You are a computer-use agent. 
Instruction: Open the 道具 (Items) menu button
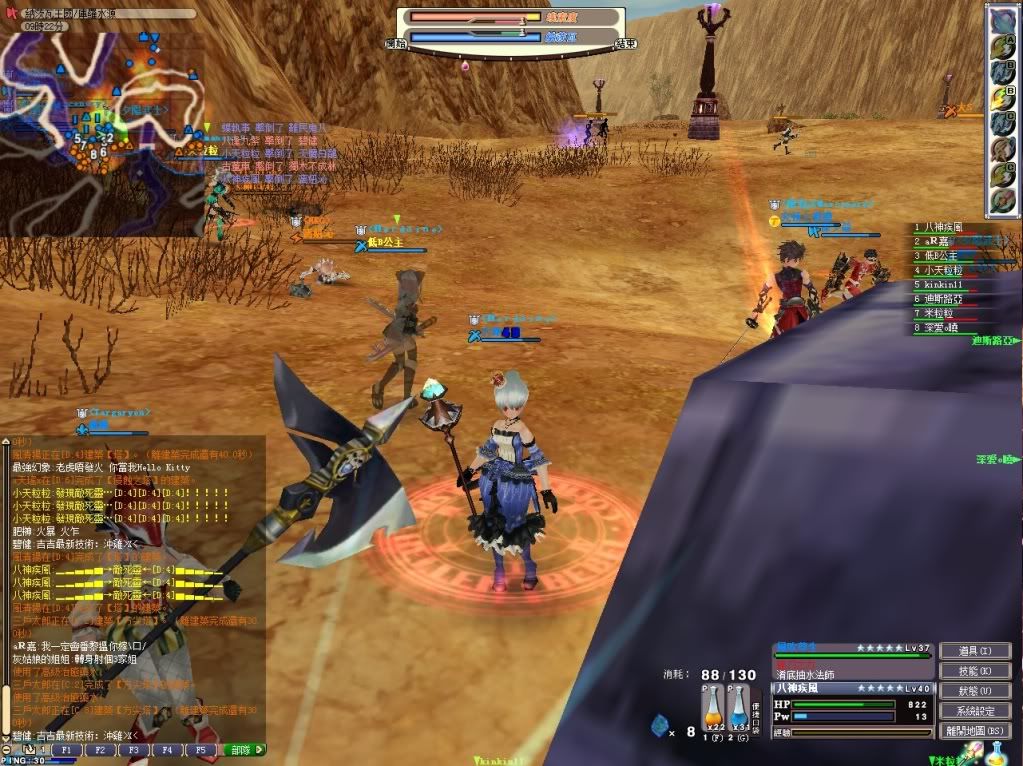point(977,651)
